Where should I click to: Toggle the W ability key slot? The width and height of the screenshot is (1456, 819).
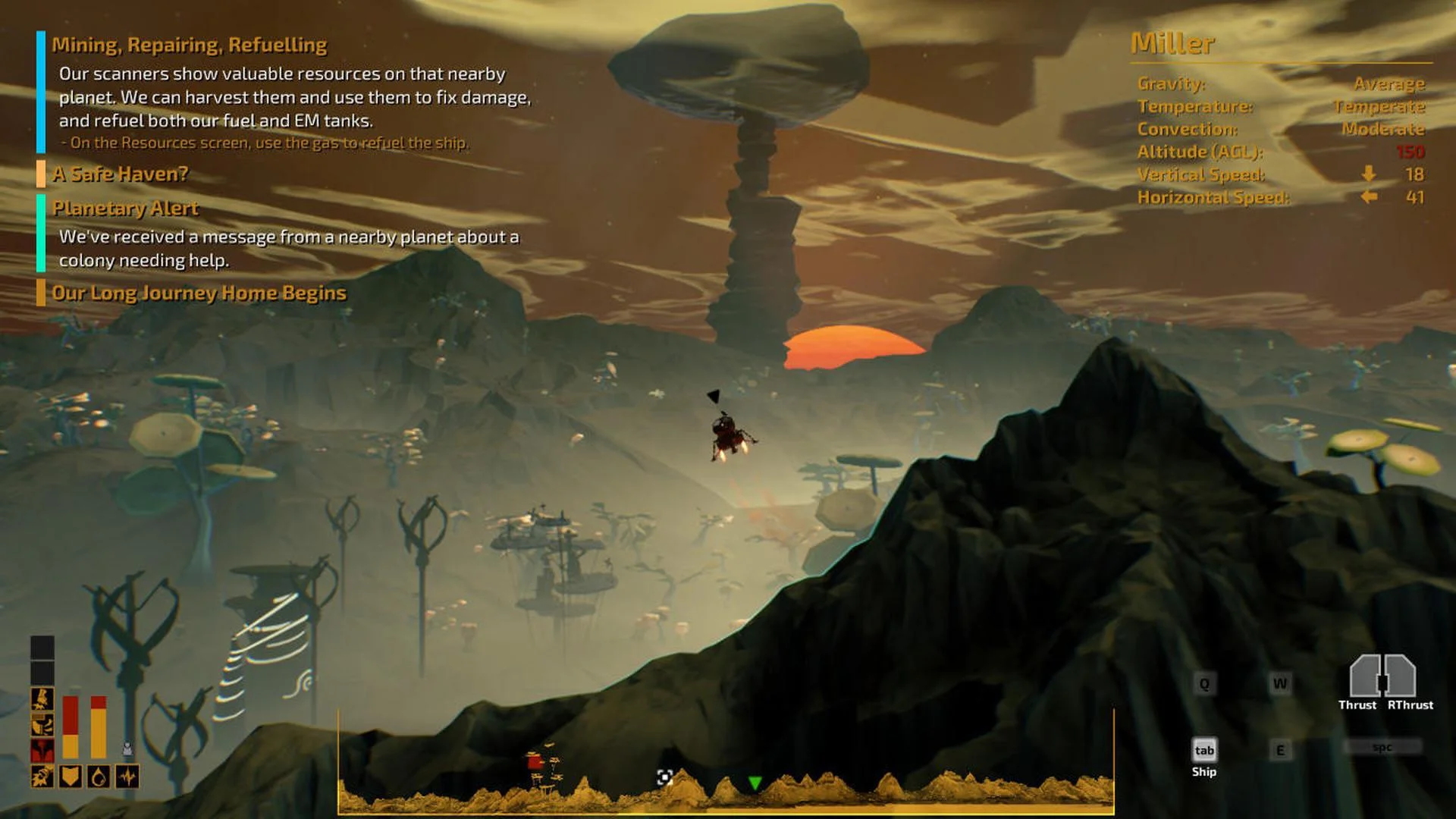pos(1282,683)
